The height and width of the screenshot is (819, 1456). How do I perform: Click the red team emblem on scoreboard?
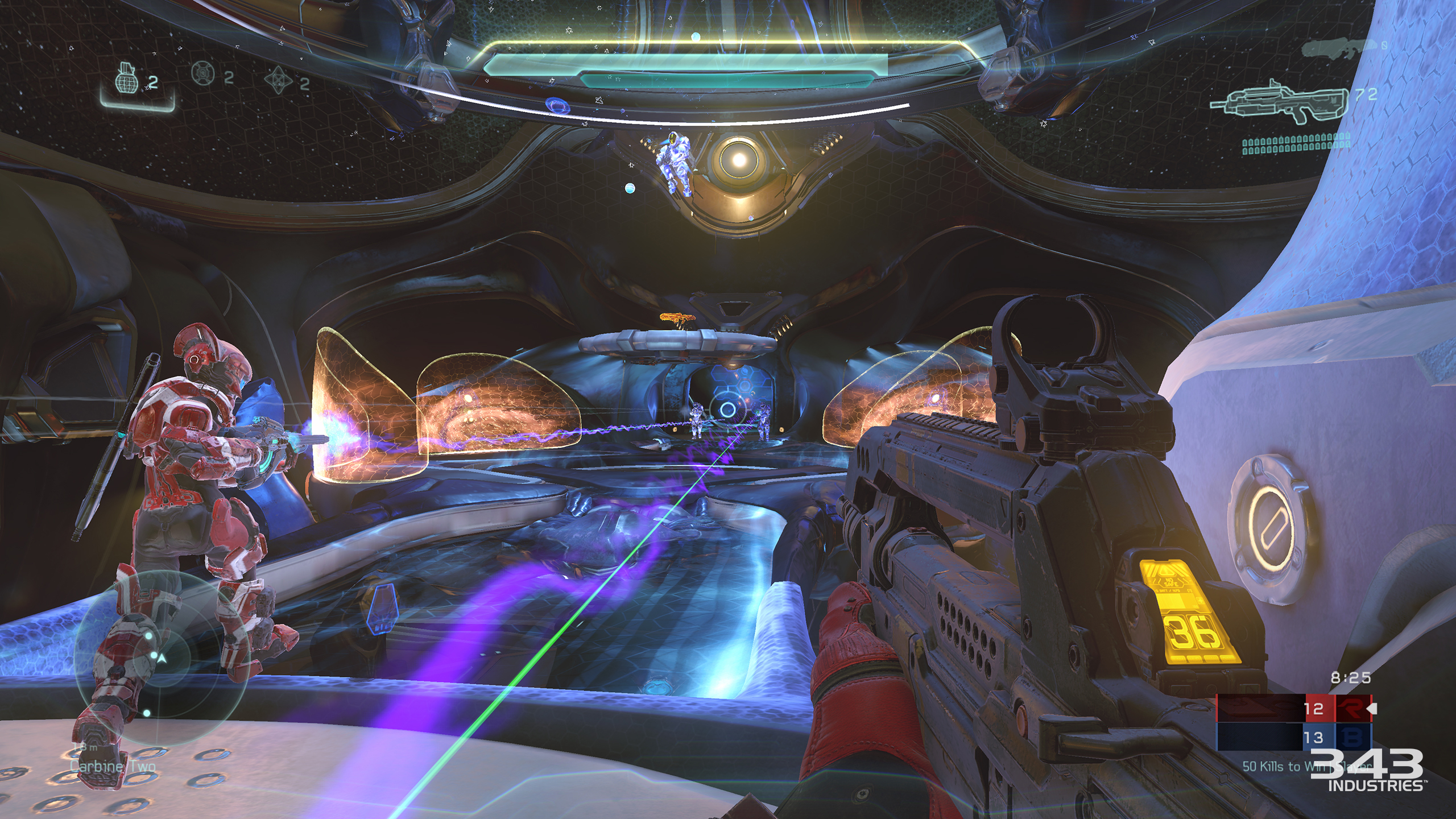pos(1350,709)
